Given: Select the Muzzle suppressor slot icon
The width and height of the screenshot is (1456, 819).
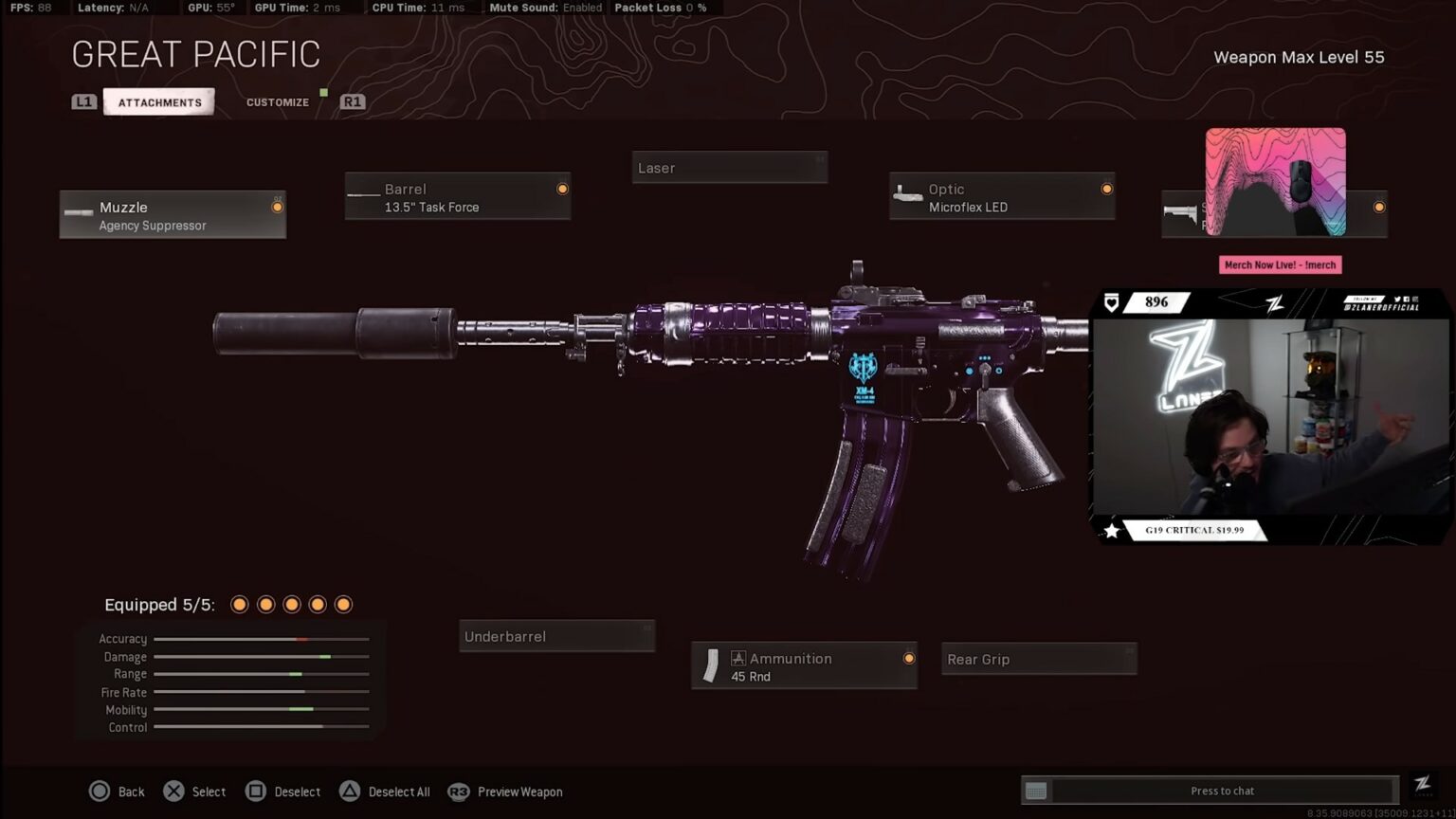Looking at the screenshot, I should [78, 213].
